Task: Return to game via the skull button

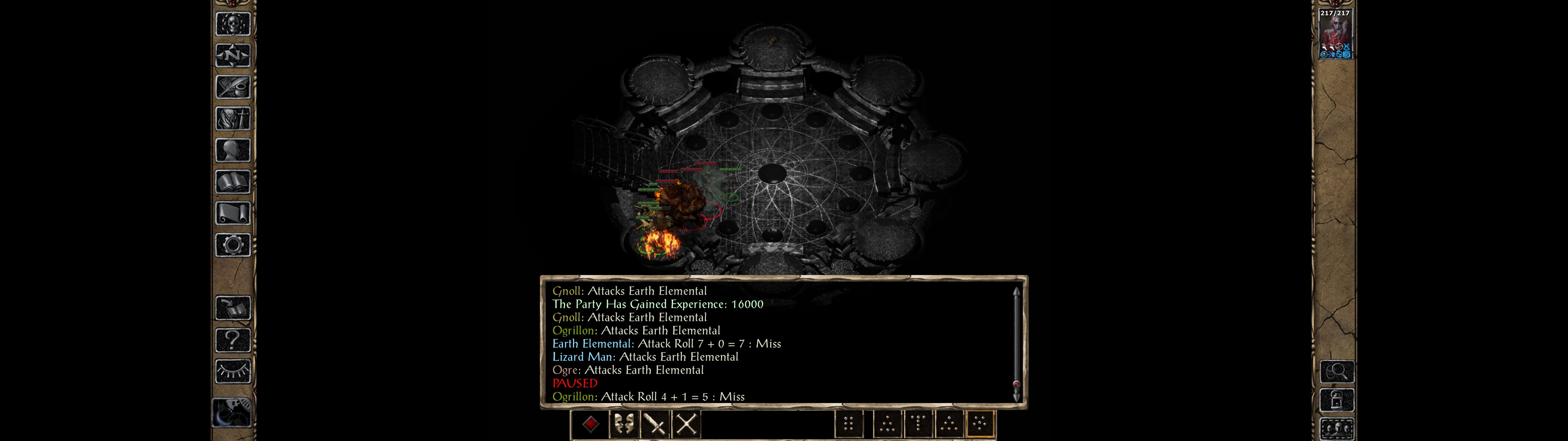Action: pos(232,24)
